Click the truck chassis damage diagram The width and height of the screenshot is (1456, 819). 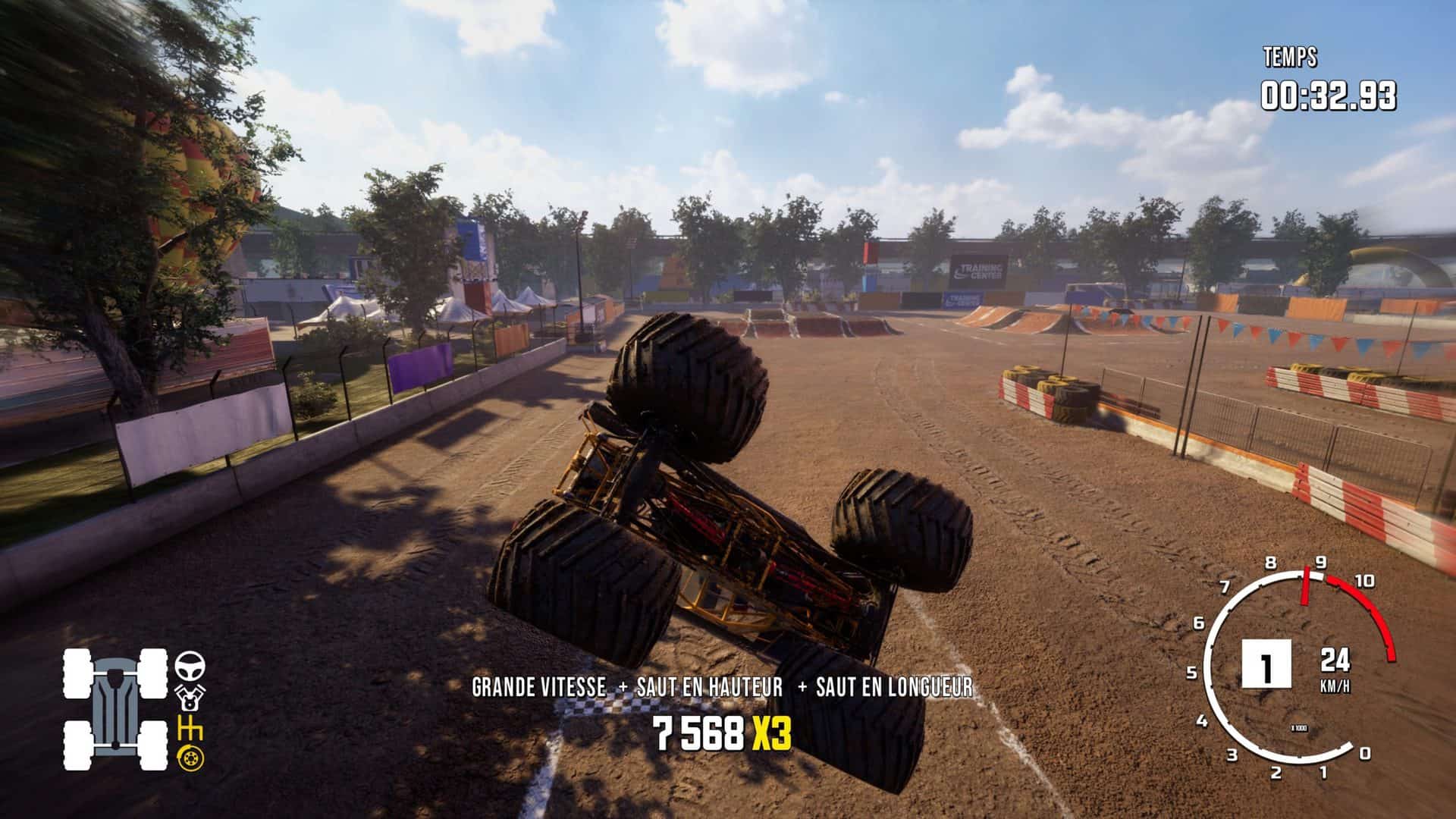[115, 709]
